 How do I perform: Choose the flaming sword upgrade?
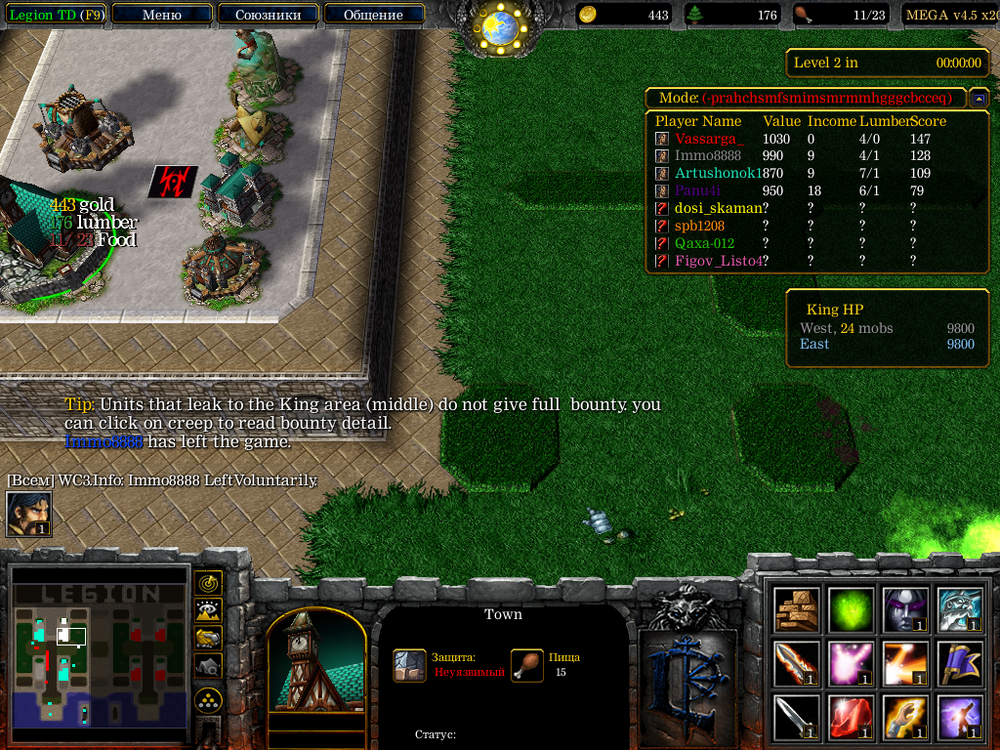pyautogui.click(x=797, y=664)
